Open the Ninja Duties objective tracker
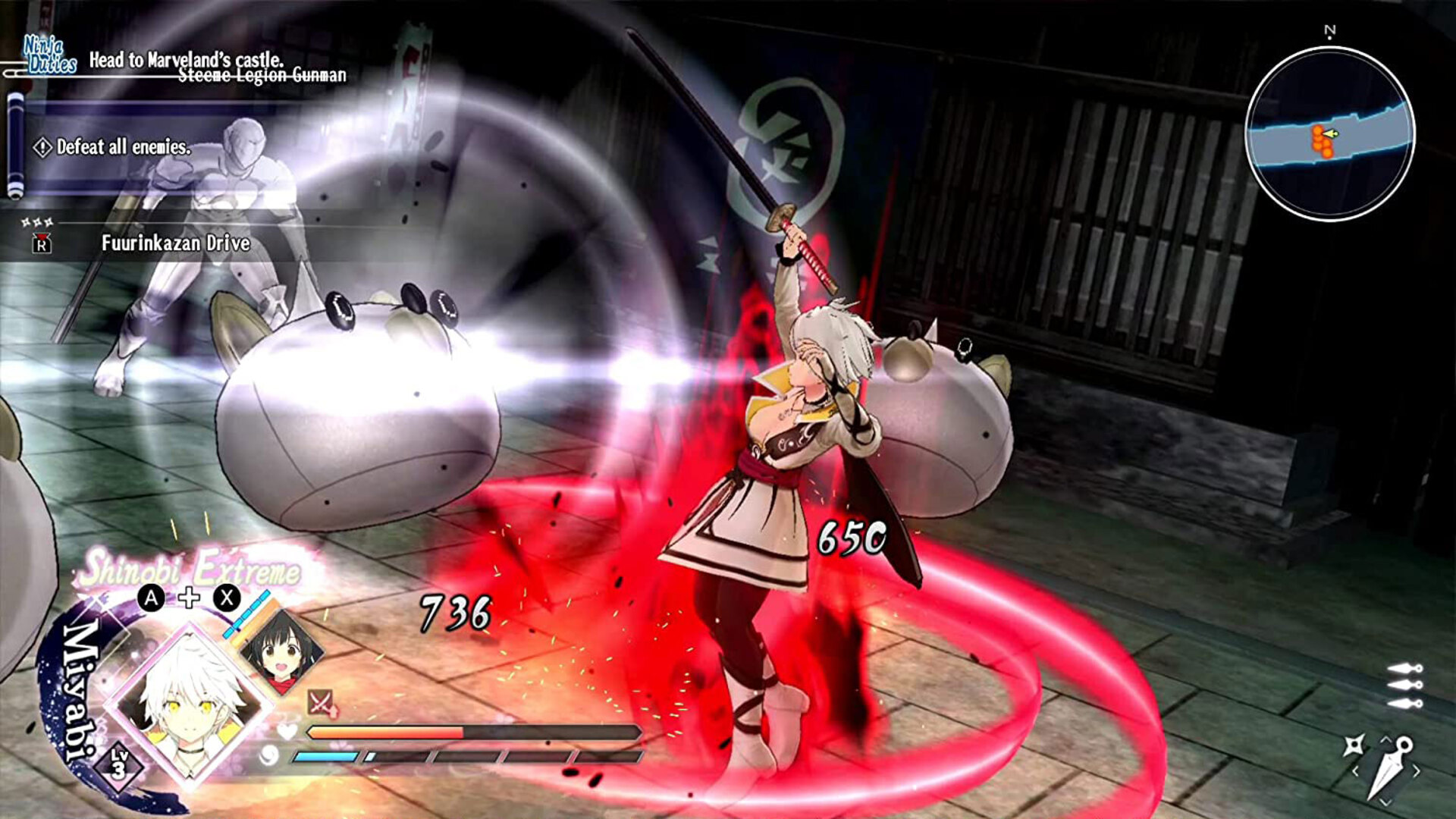The image size is (1456, 819). pos(50,55)
